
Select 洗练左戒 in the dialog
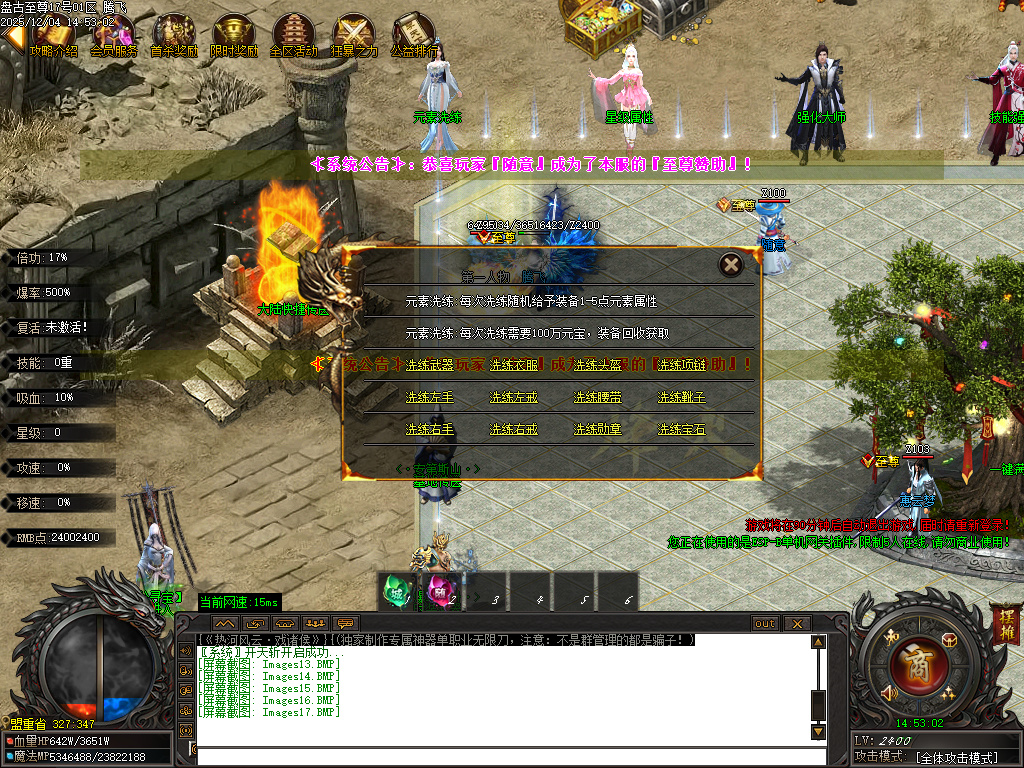pos(513,397)
